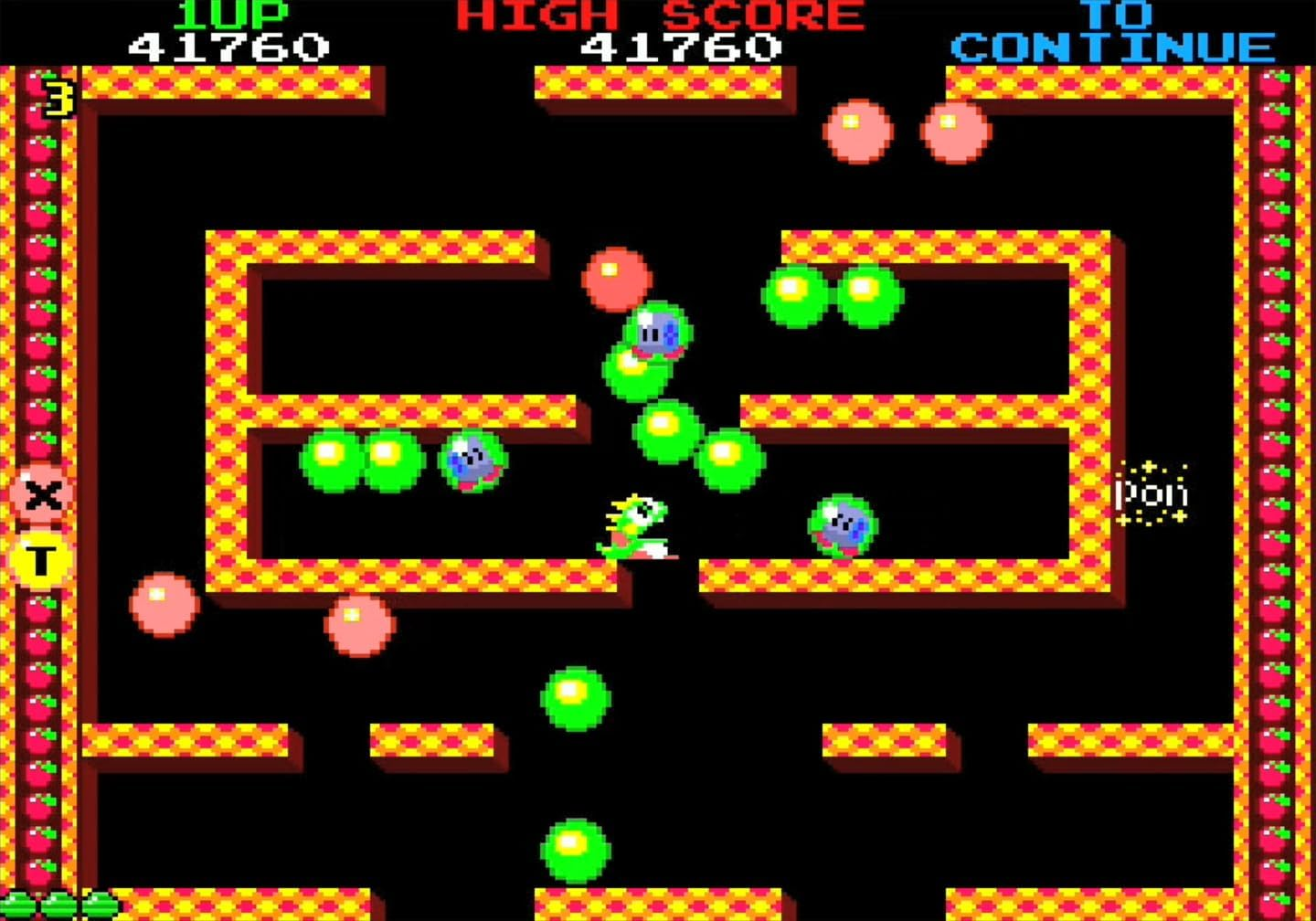1316x921 pixels.
Task: Select the monster in a bubble right of Bub
Action: click(x=843, y=525)
